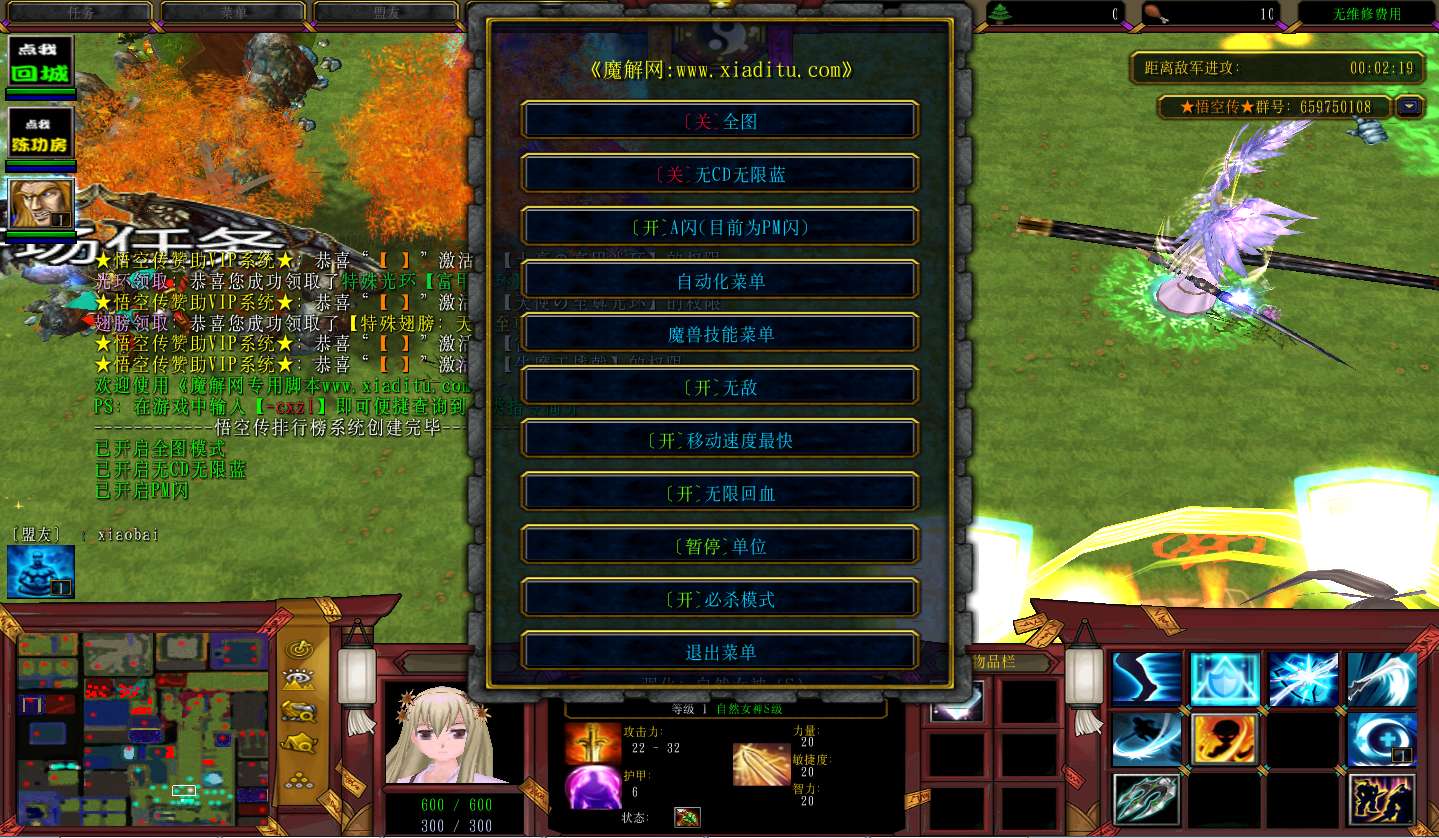Click 退出菜单 to exit the cheat menu
1439x838 pixels.
point(719,651)
